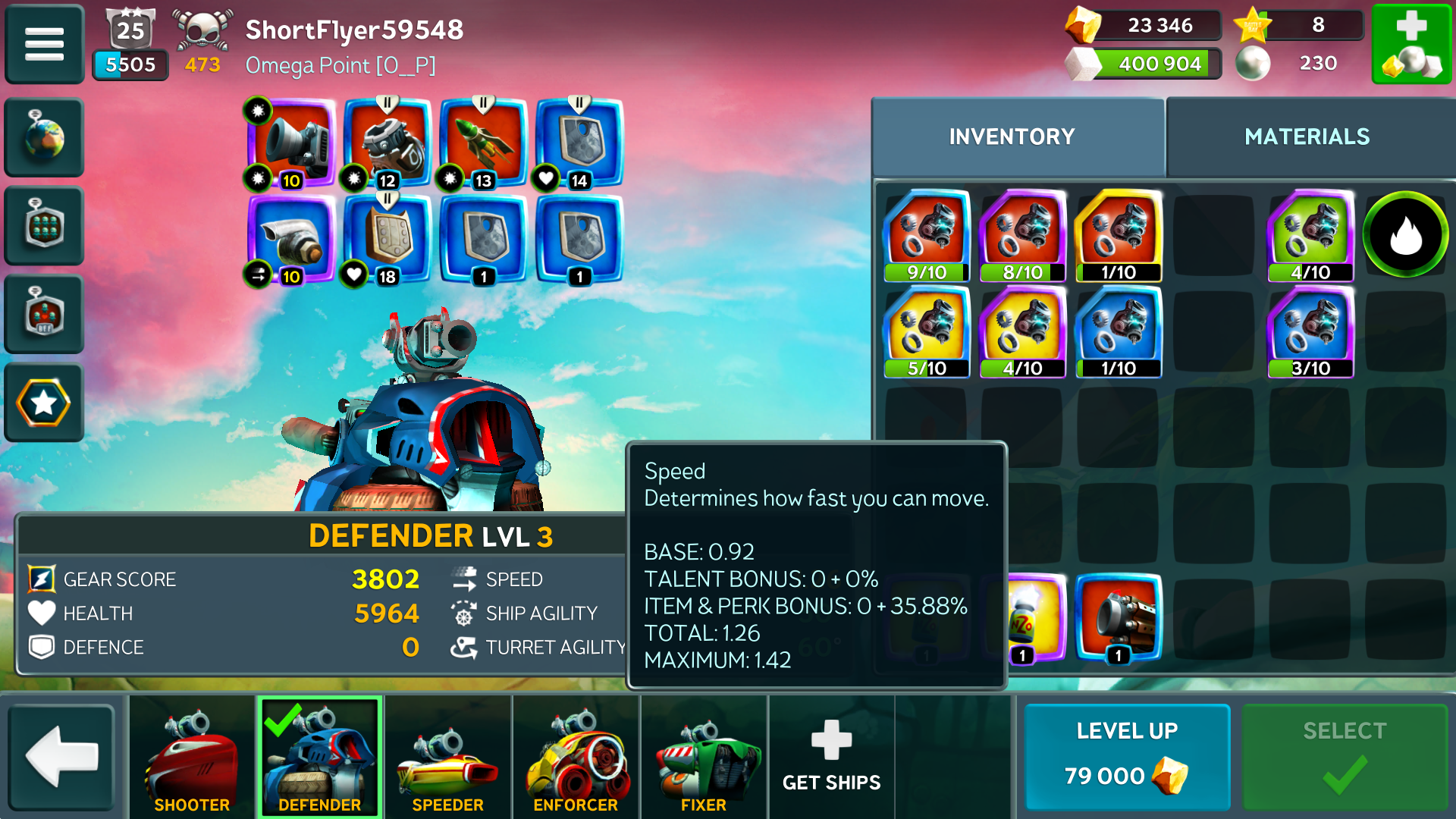1456x819 pixels.
Task: Open the globe icon in sidebar
Action: 44,137
